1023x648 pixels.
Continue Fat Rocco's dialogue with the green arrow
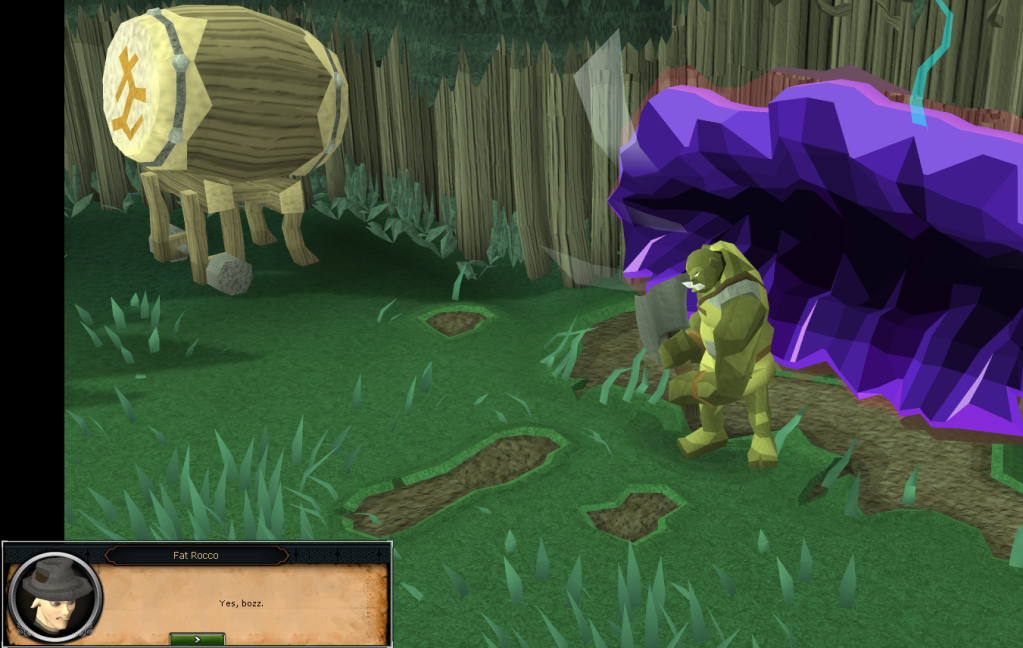(x=197, y=638)
